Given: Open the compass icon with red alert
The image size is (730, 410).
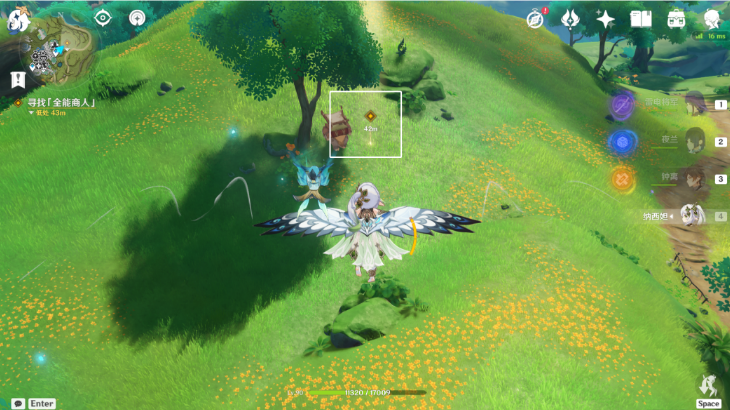Looking at the screenshot, I should coord(535,19).
